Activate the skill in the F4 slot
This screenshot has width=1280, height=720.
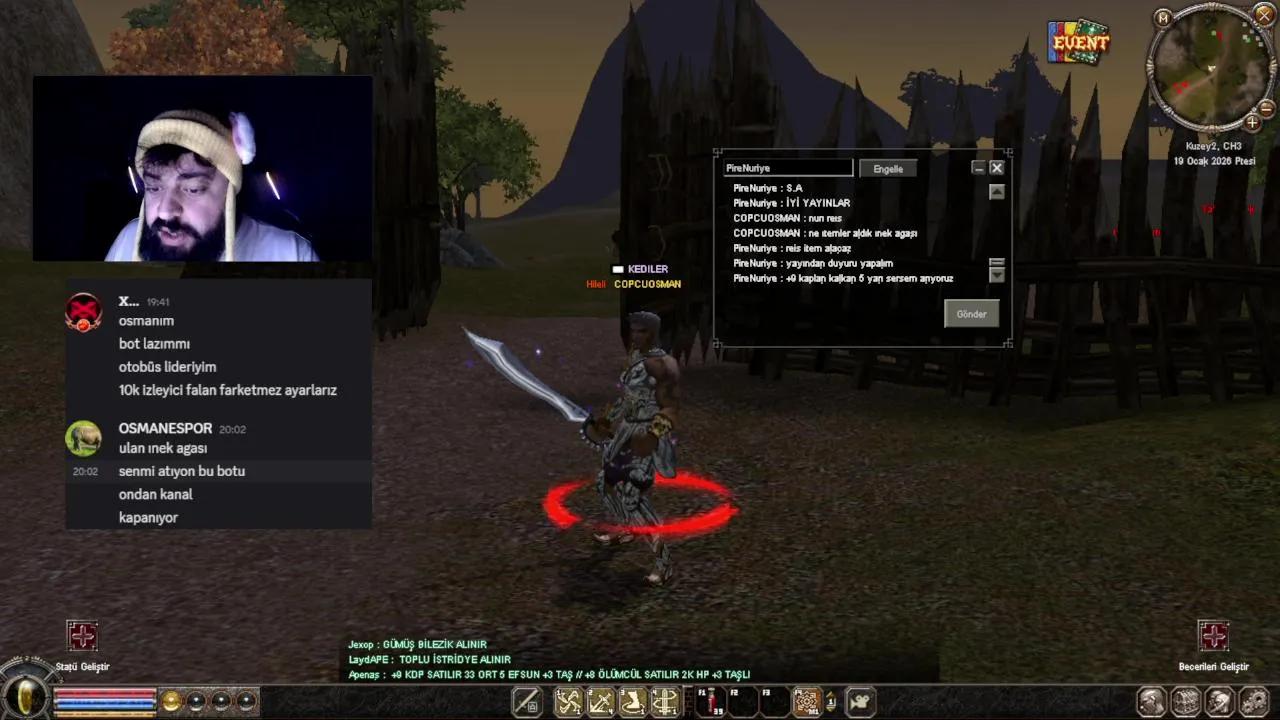806,702
